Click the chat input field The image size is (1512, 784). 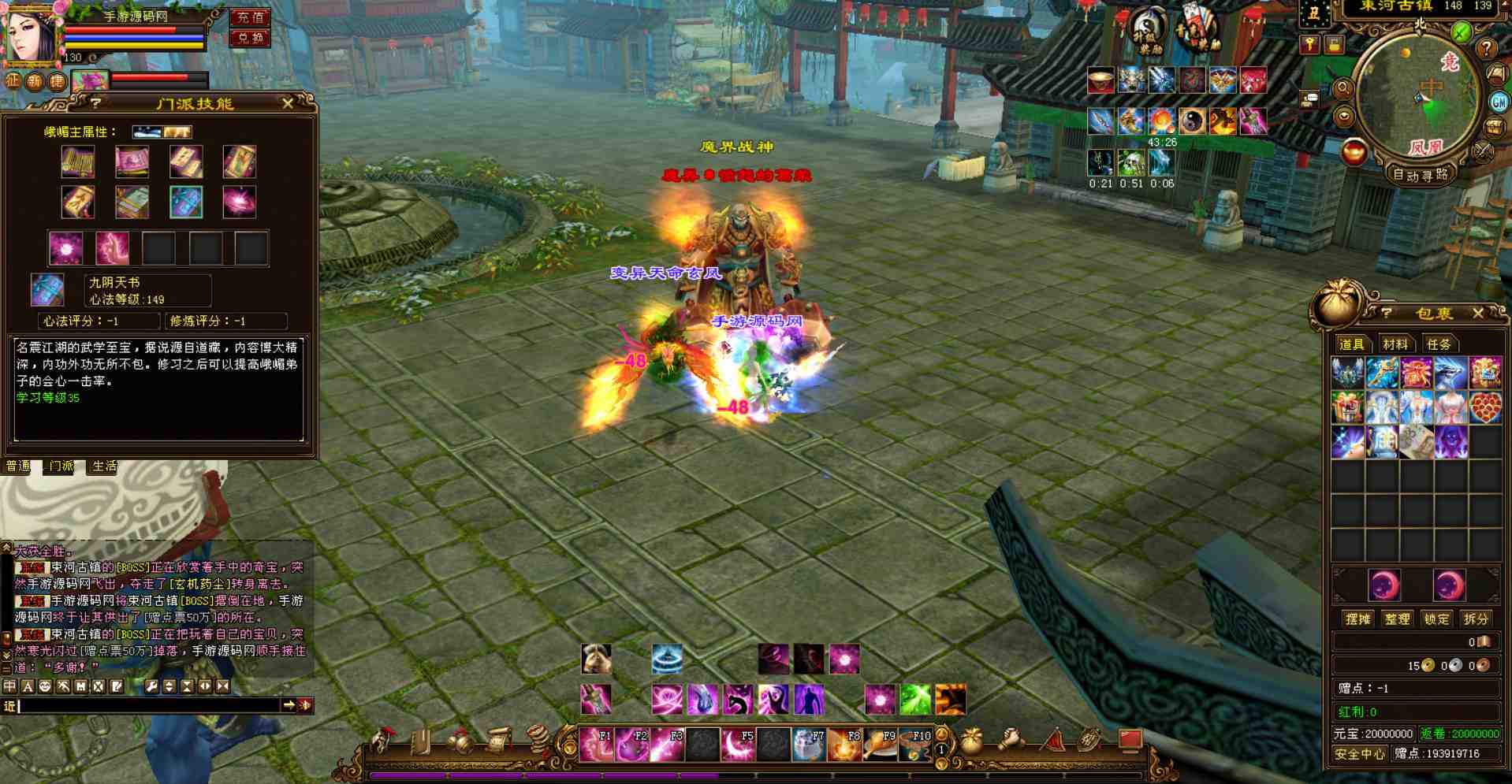click(150, 706)
